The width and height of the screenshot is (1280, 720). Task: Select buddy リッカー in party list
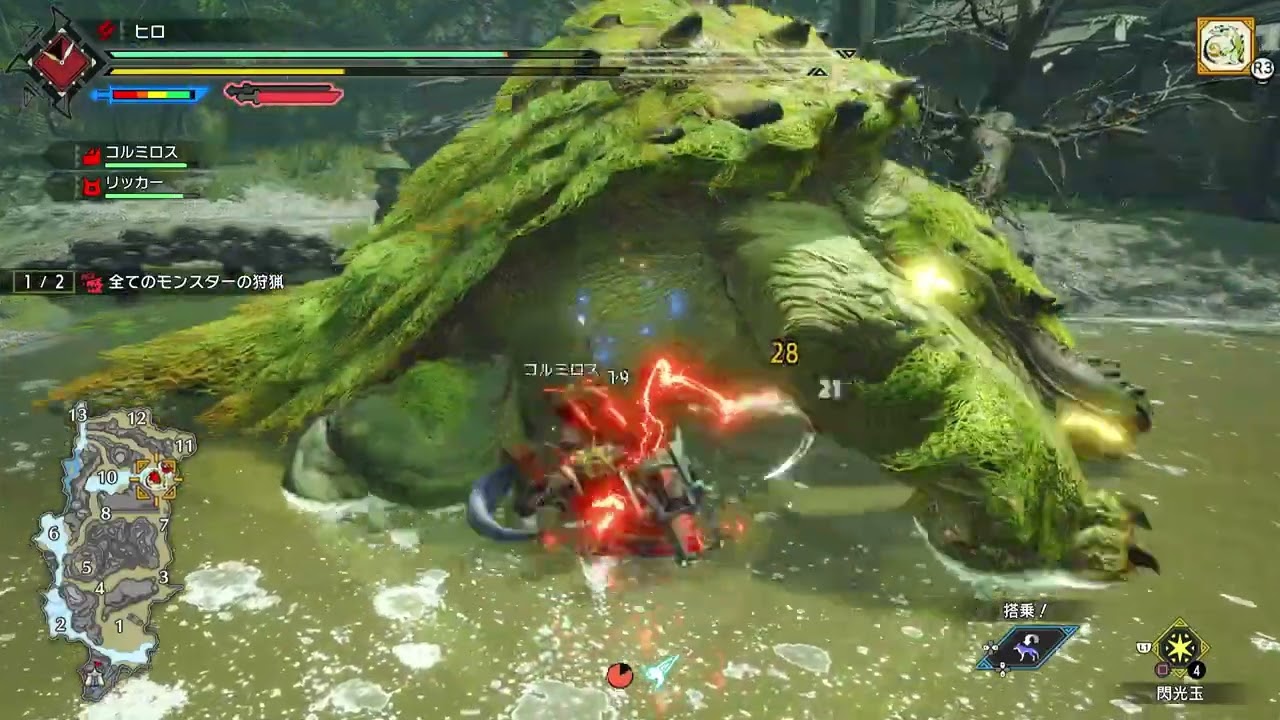coord(134,184)
